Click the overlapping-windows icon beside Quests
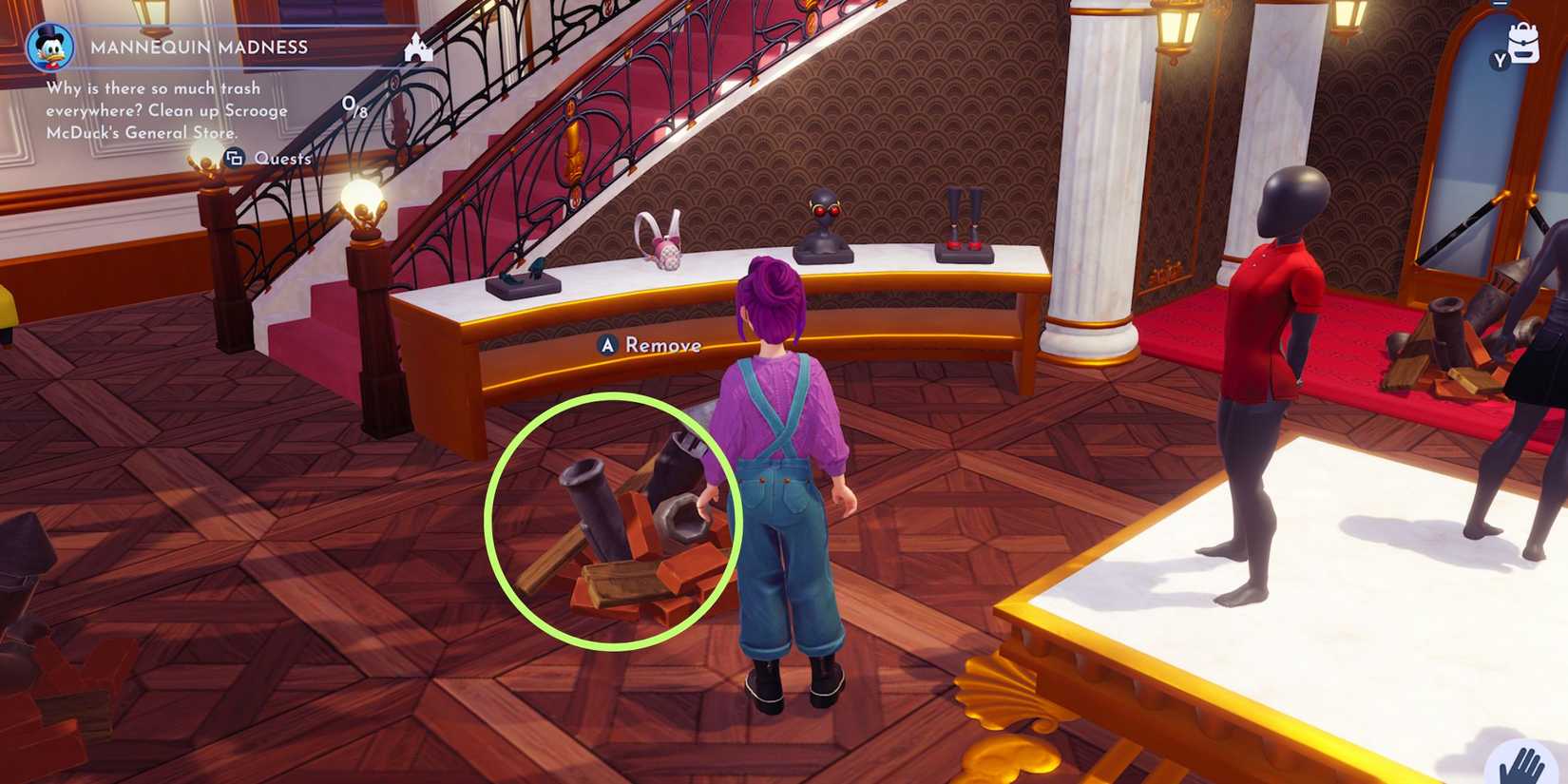 235,160
